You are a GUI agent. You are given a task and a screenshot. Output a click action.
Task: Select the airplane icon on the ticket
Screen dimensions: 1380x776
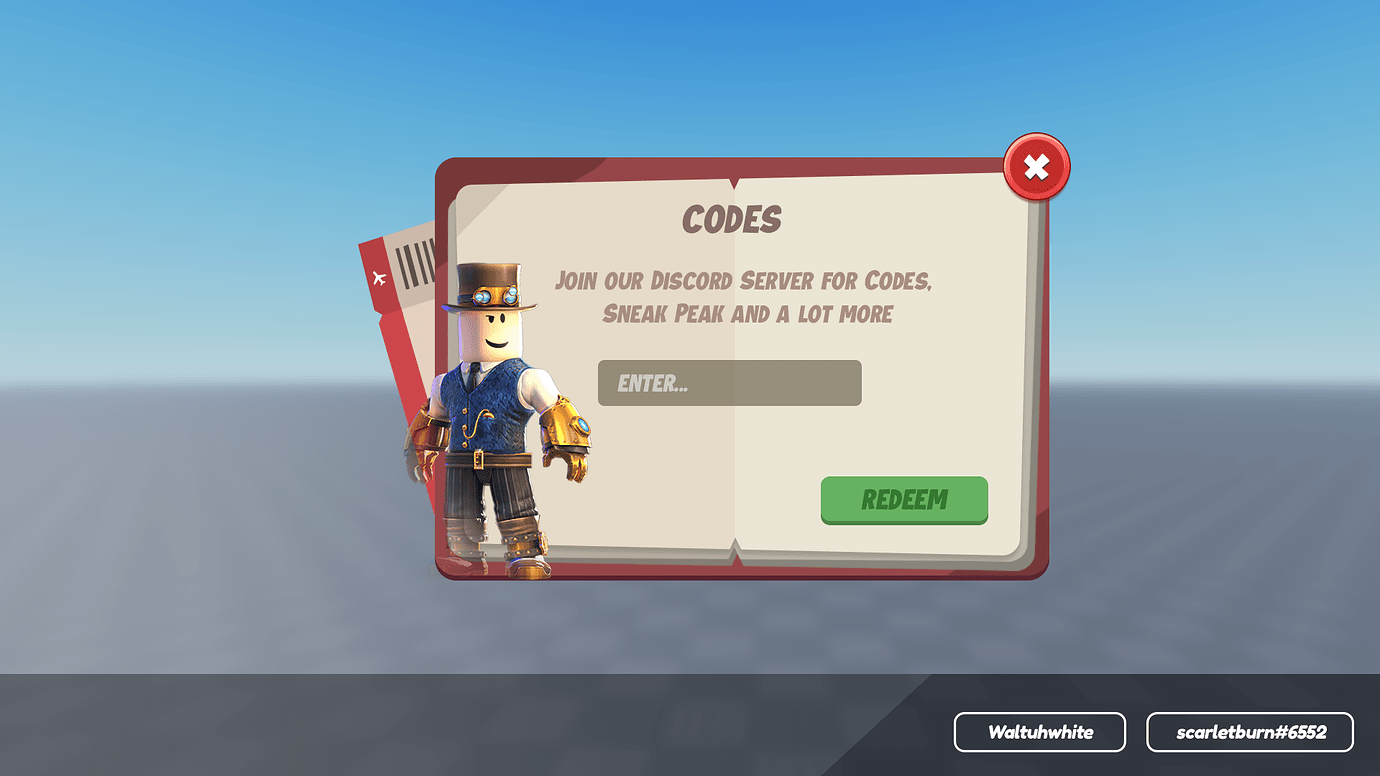point(378,280)
